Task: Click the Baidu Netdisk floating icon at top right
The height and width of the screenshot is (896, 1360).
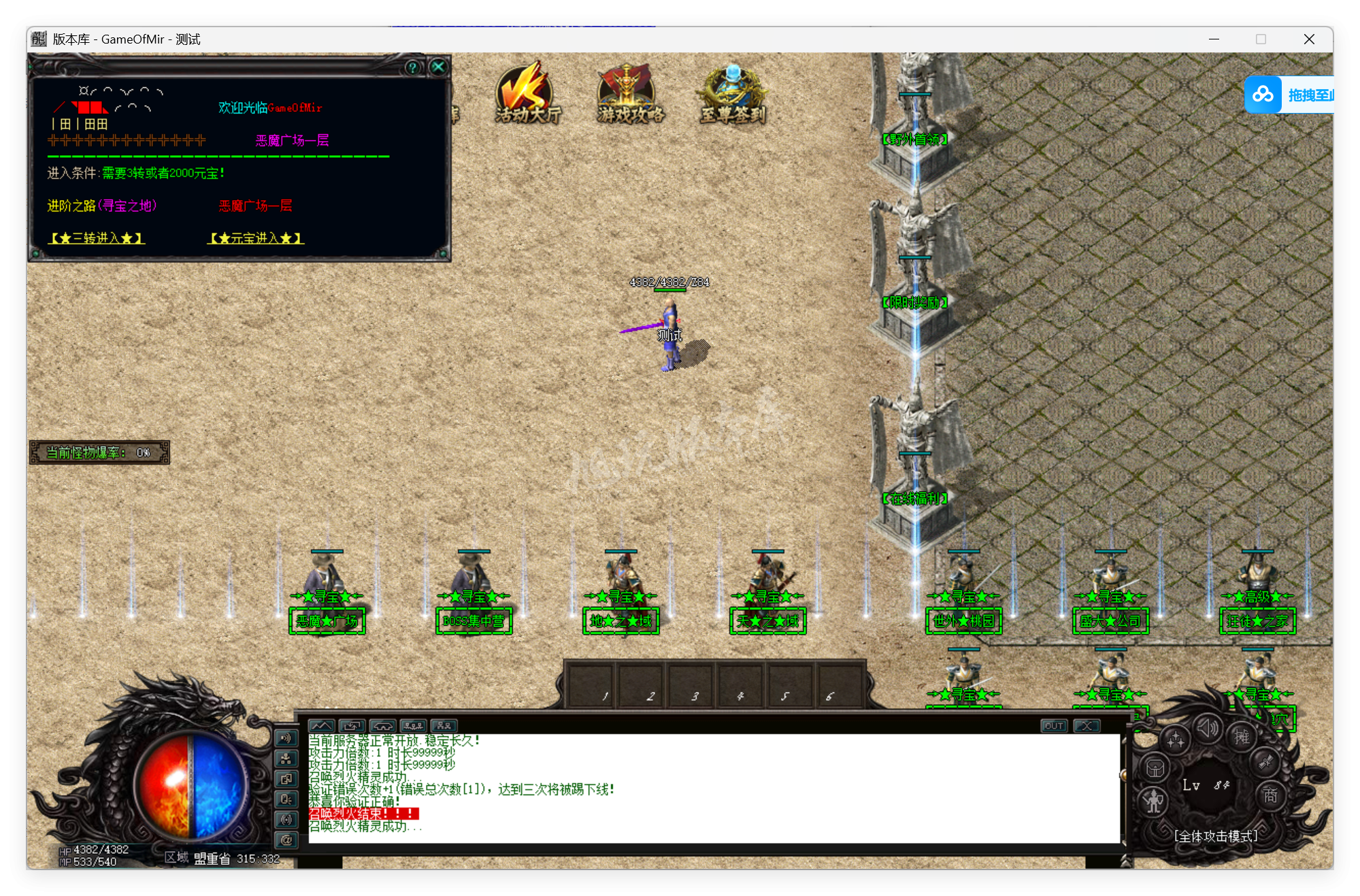Action: (1263, 95)
